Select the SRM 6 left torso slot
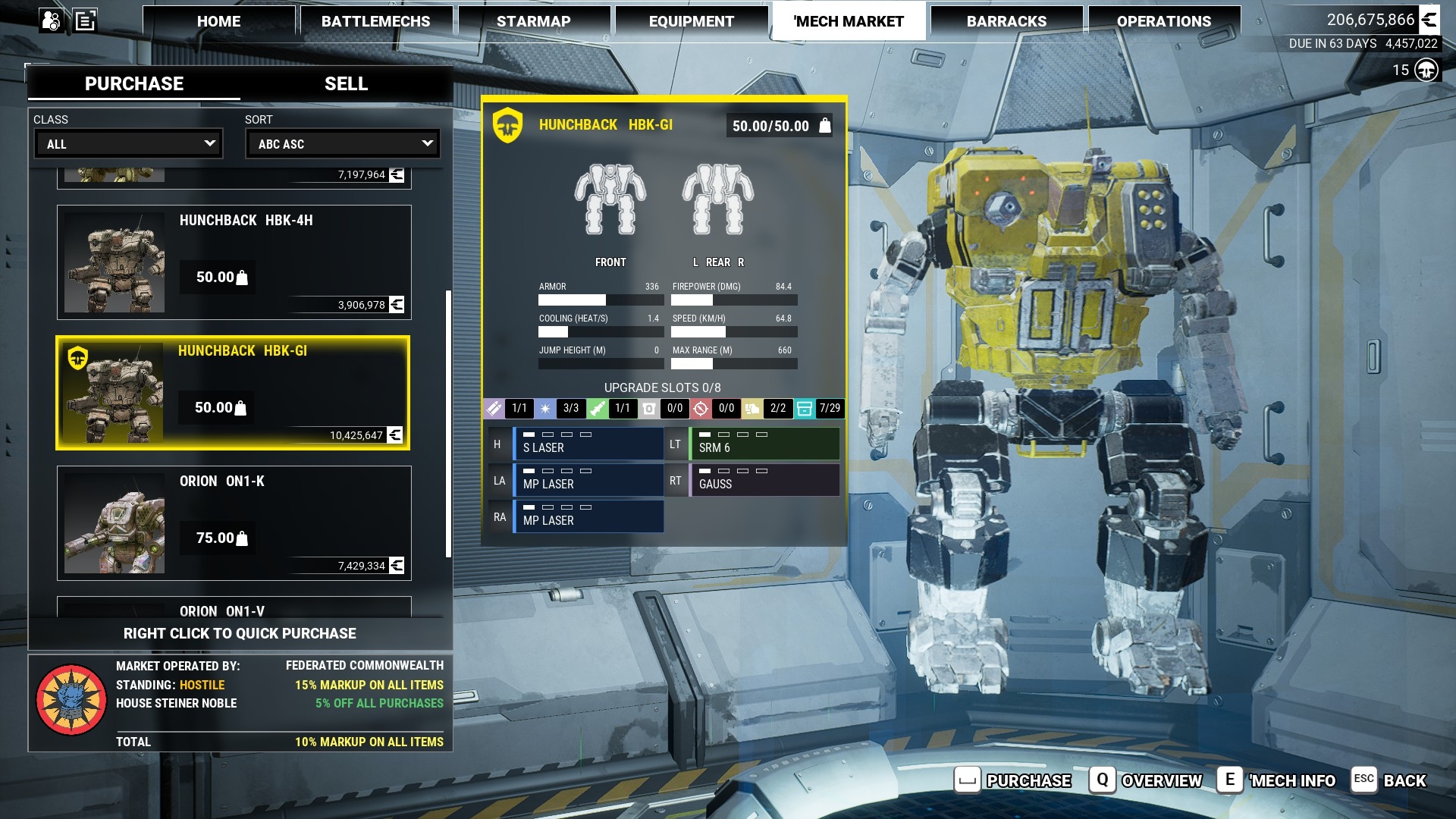 click(764, 444)
